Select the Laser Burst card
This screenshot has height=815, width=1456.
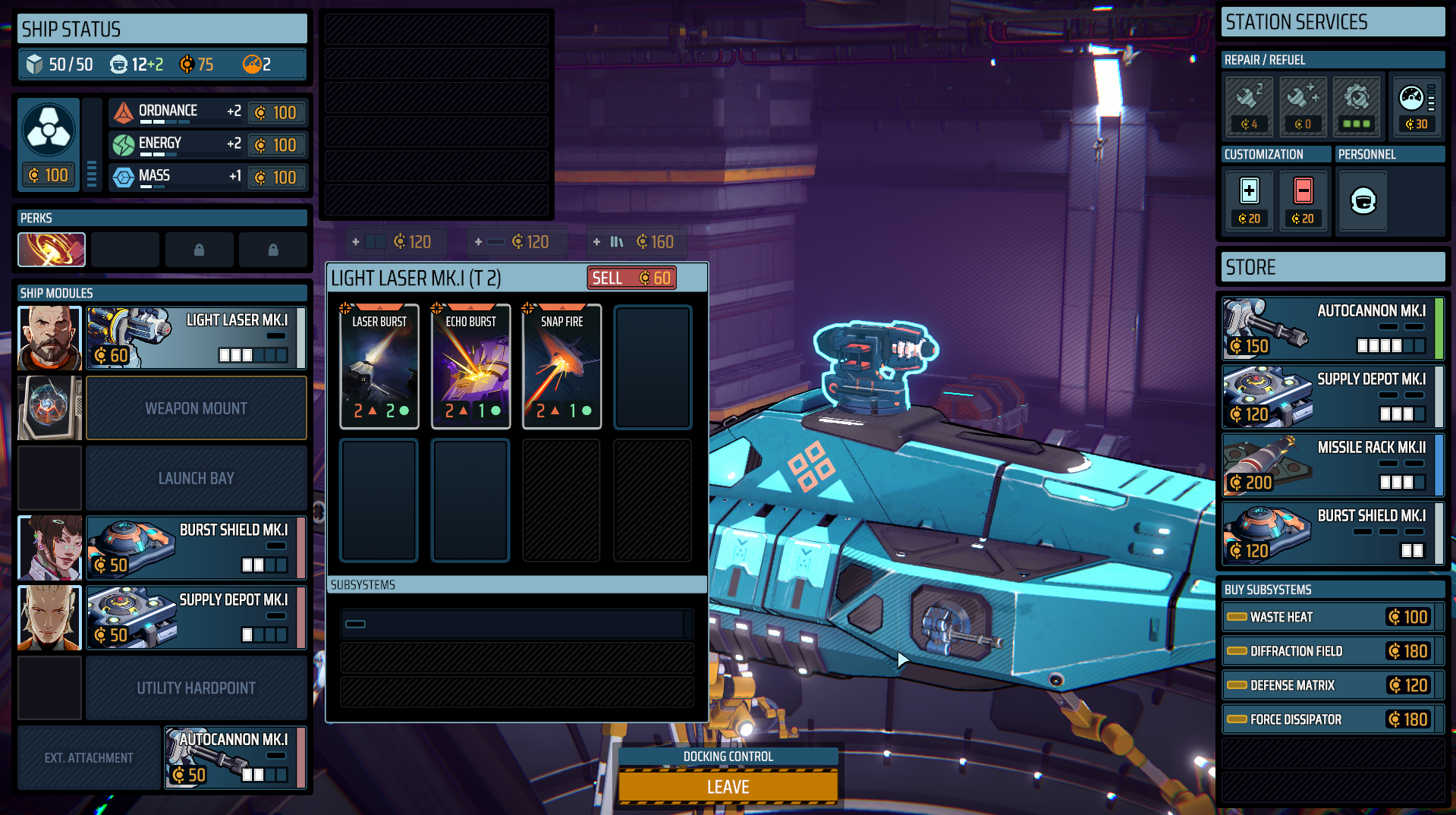click(379, 367)
